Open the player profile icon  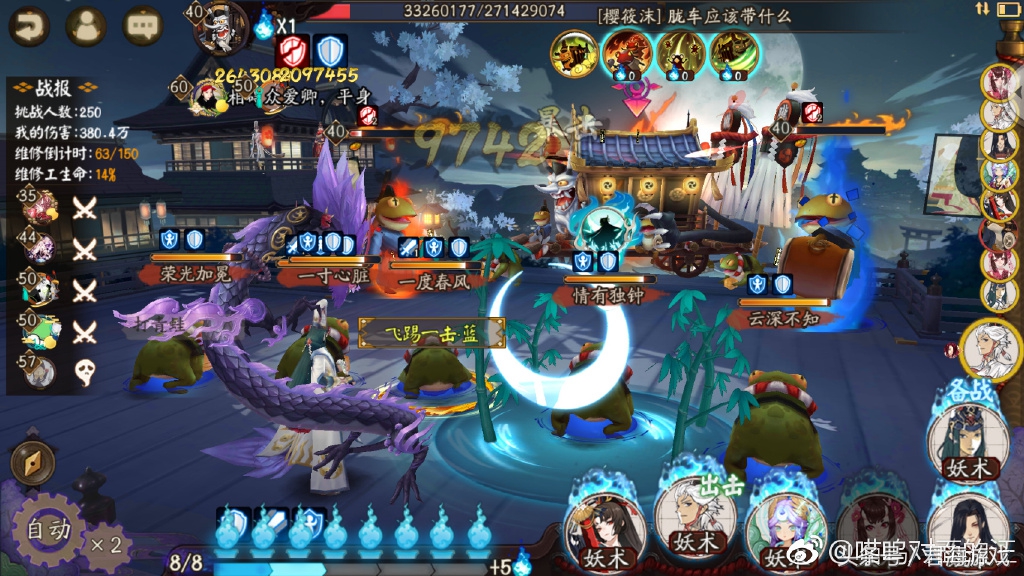(86, 26)
